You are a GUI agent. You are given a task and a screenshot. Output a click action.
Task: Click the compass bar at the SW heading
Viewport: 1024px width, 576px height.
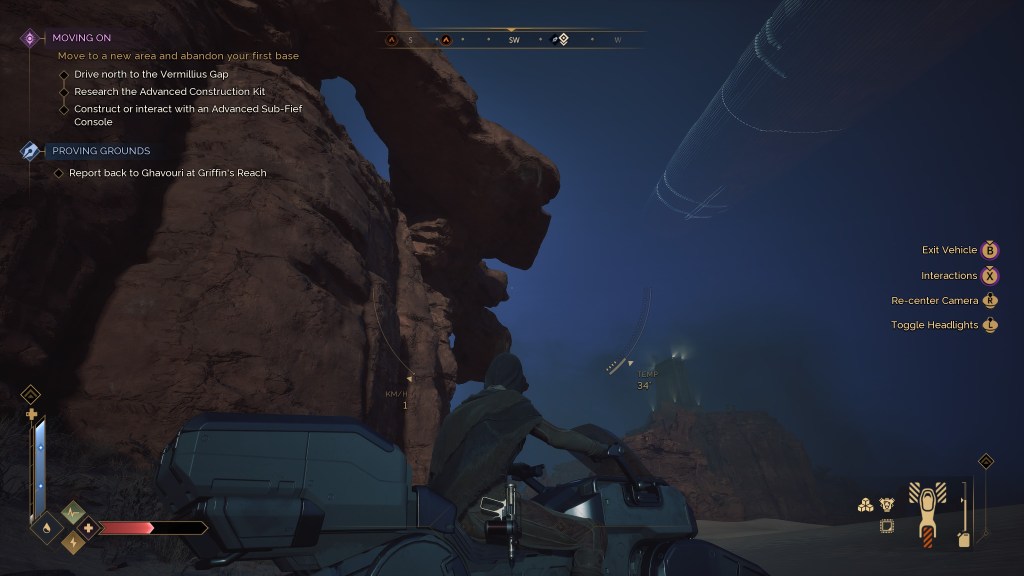(x=514, y=40)
